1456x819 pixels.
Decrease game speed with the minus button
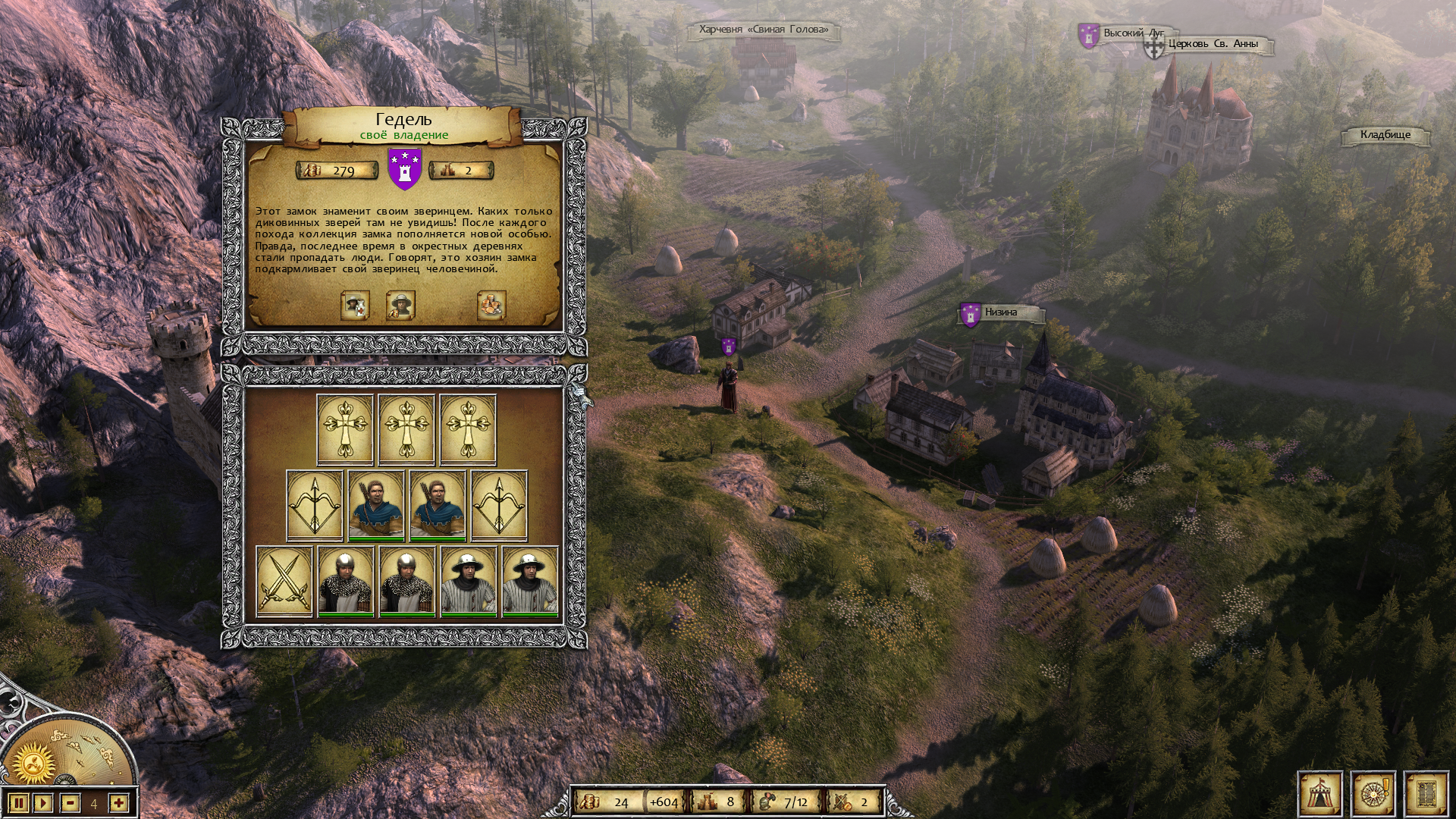click(x=71, y=803)
